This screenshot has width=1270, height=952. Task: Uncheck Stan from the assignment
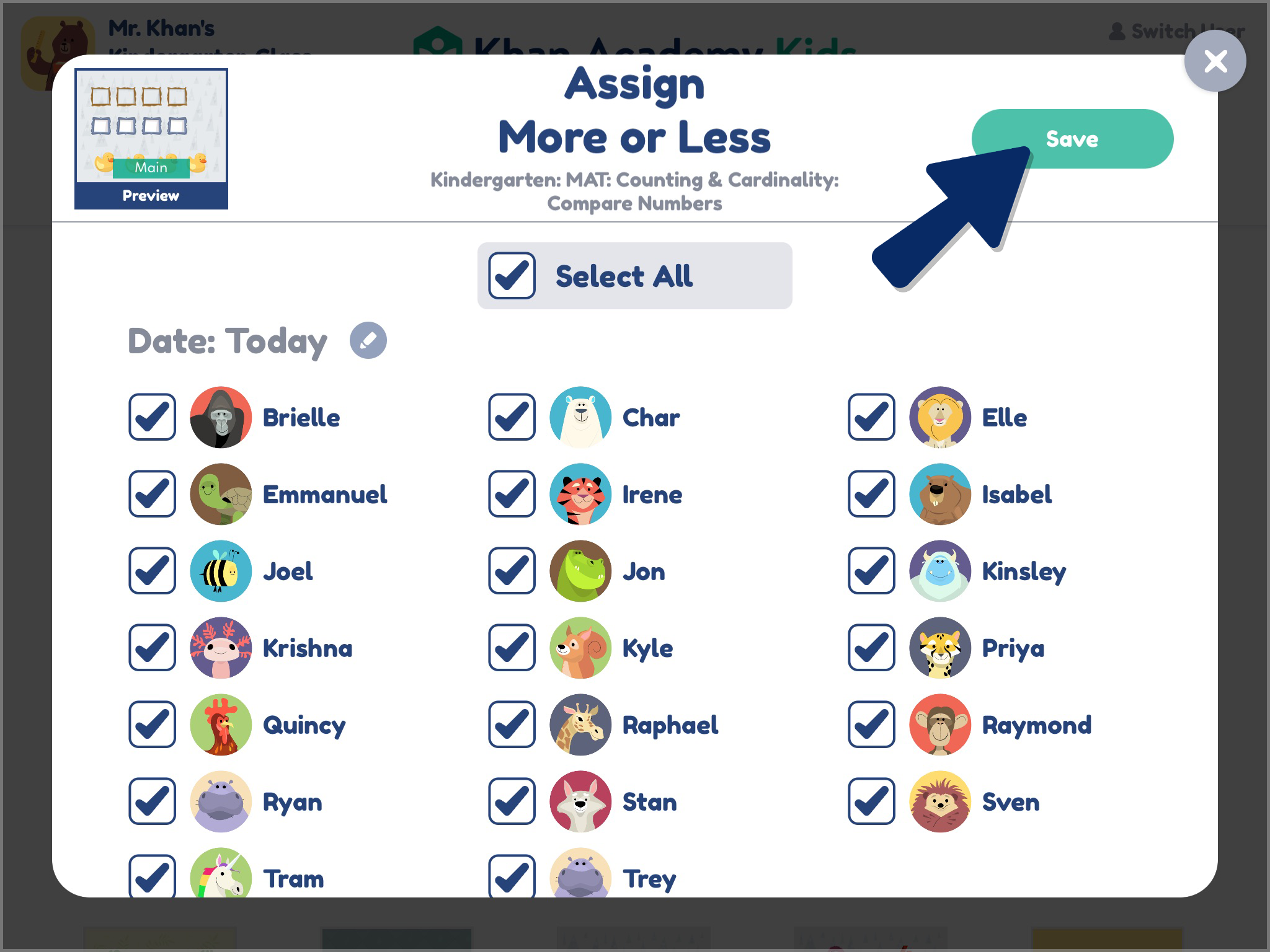click(x=512, y=802)
